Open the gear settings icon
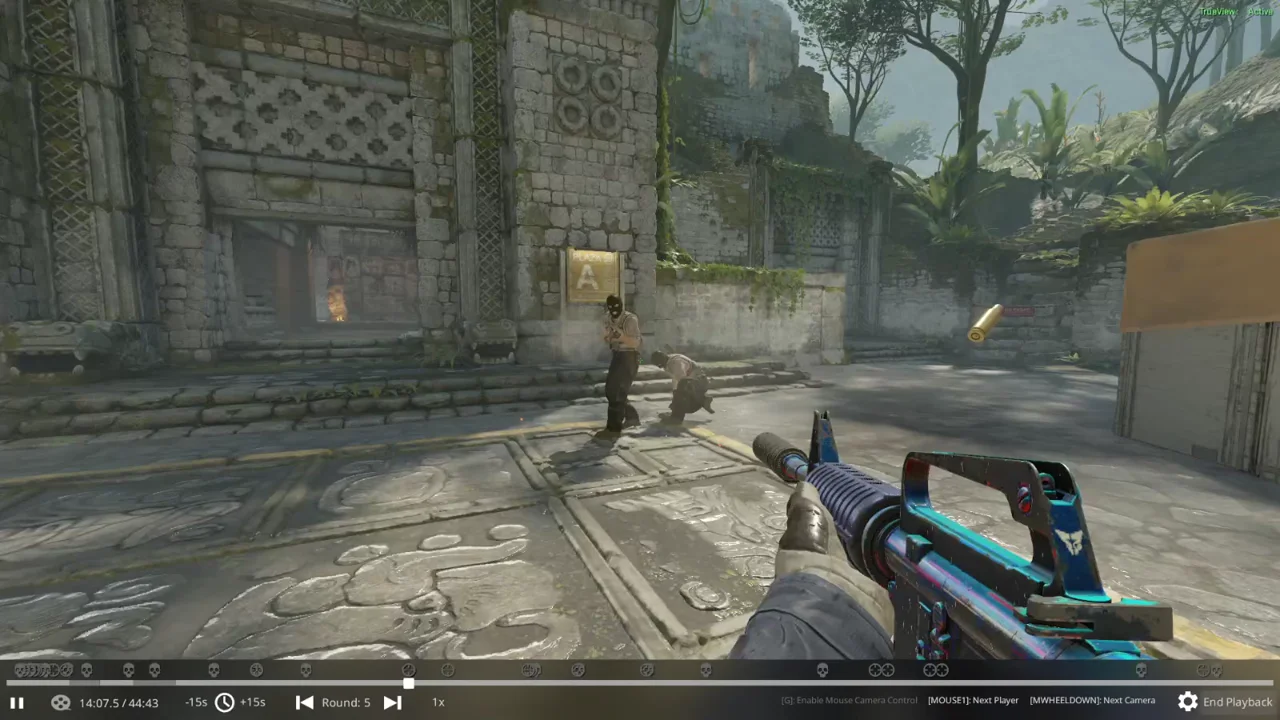Viewport: 1280px width, 720px height. tap(1187, 701)
